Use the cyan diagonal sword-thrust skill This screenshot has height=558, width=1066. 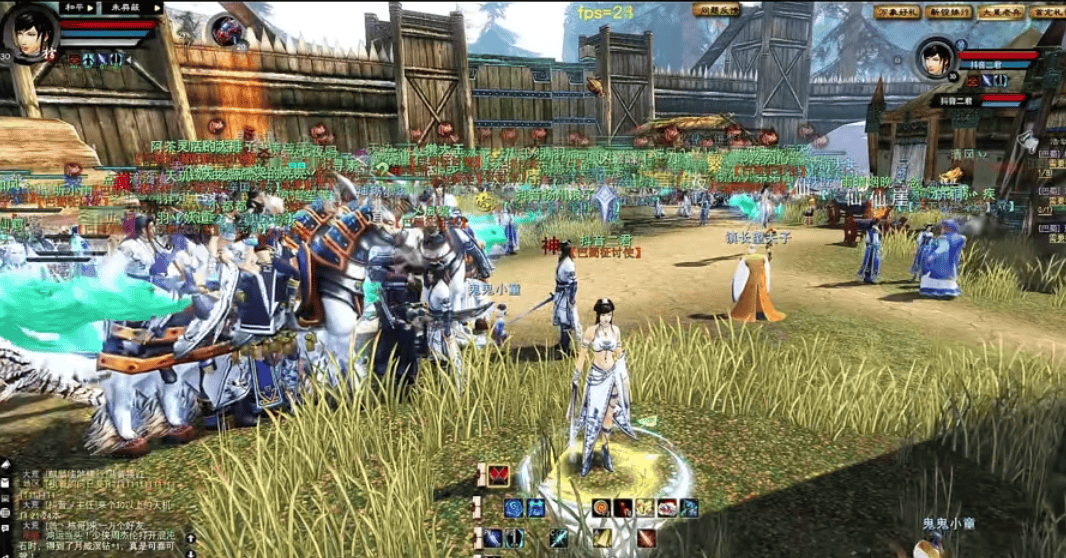pyautogui.click(x=559, y=538)
